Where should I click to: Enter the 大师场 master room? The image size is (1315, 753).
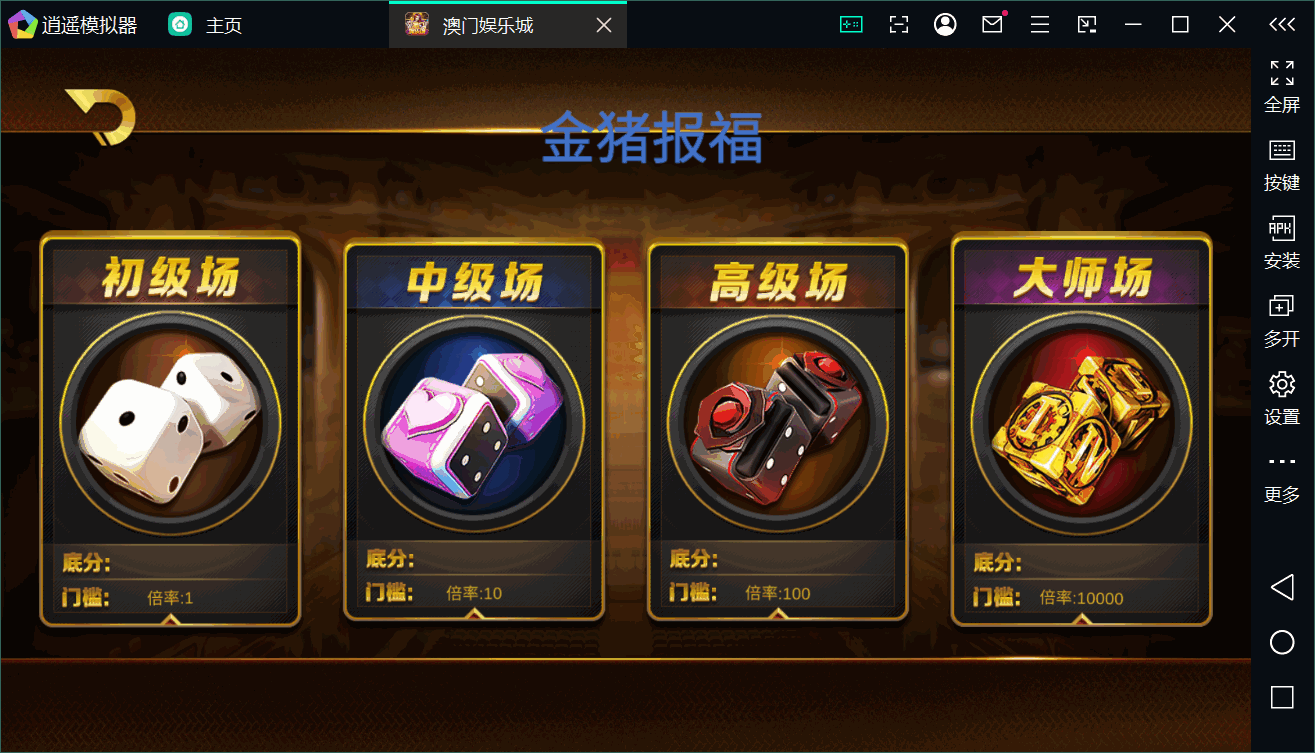pos(1080,425)
